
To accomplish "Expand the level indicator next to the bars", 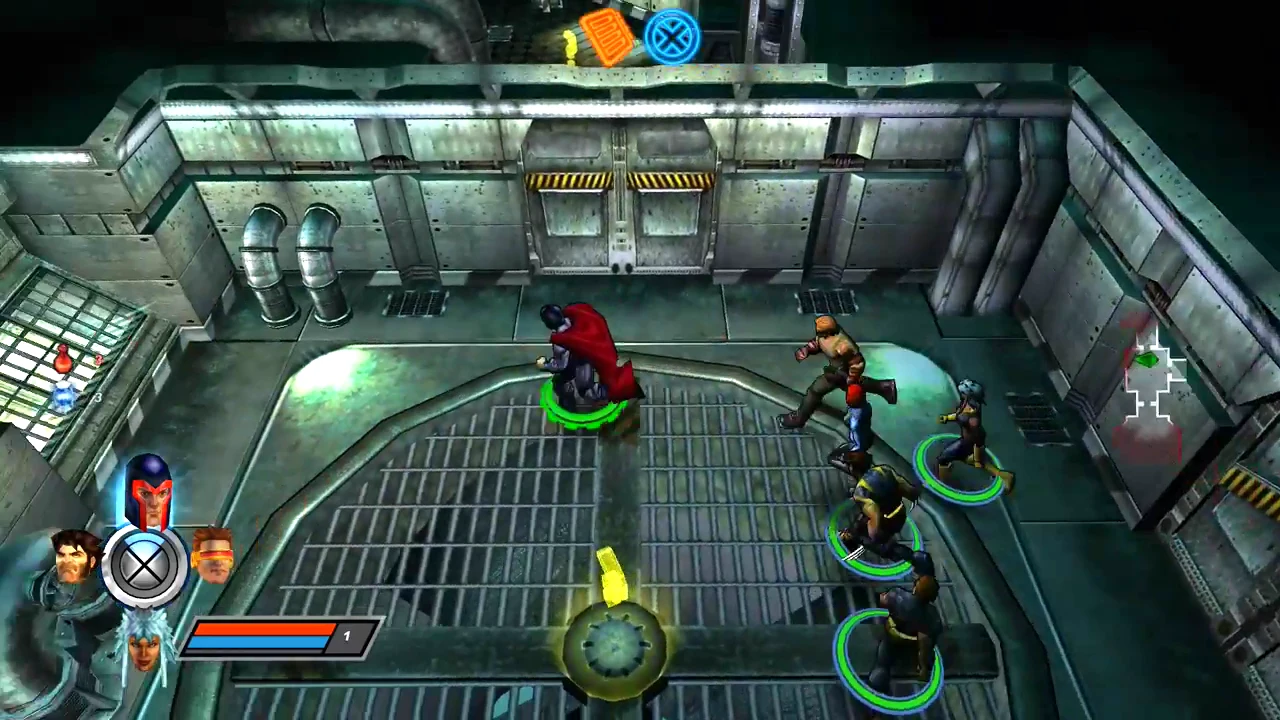I will click(x=347, y=637).
